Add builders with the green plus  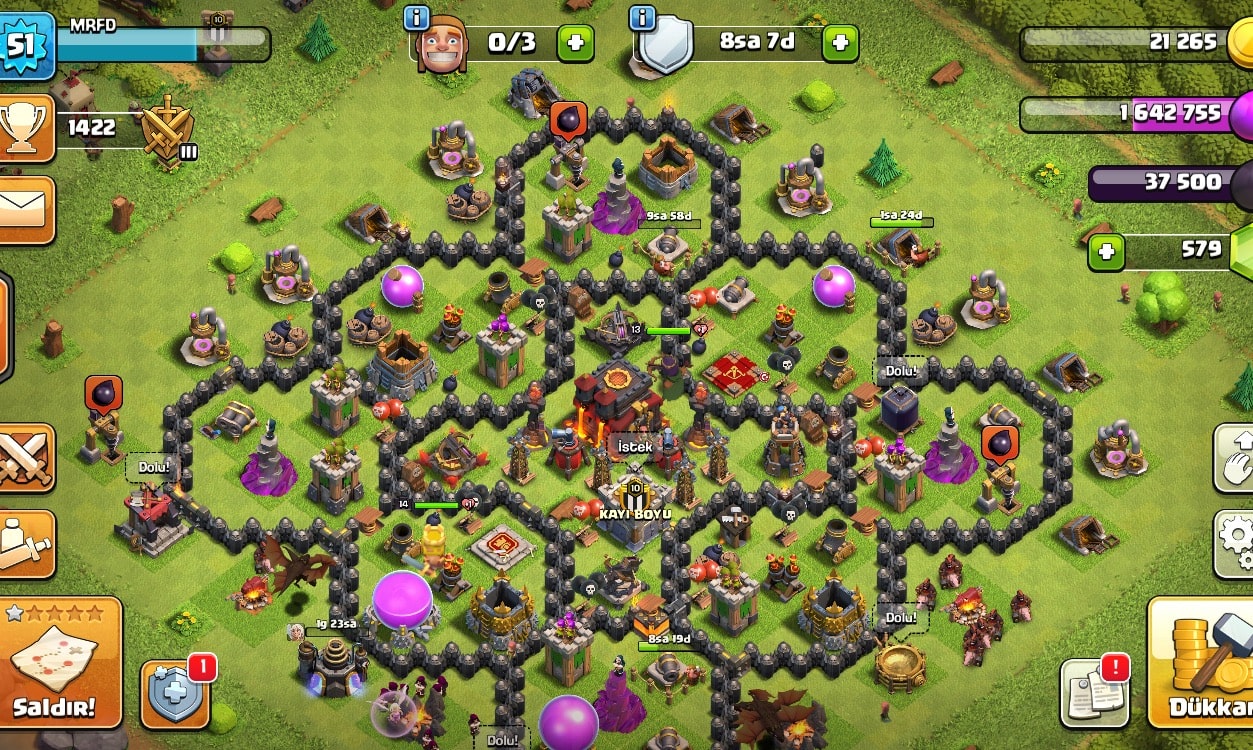pyautogui.click(x=575, y=43)
